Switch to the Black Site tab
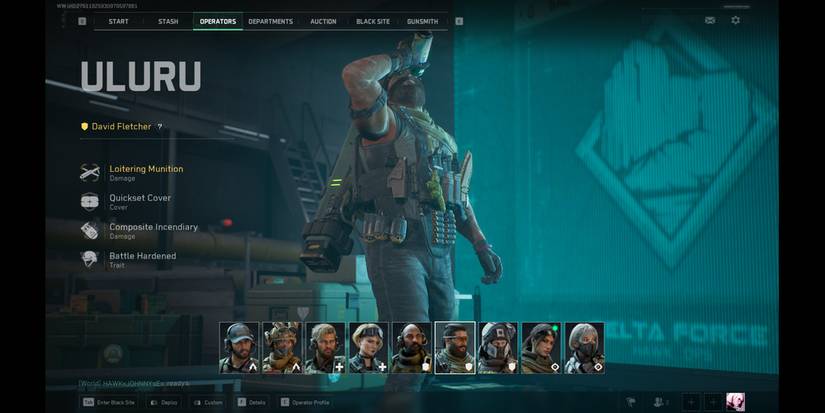The height and width of the screenshot is (413, 825). click(372, 21)
